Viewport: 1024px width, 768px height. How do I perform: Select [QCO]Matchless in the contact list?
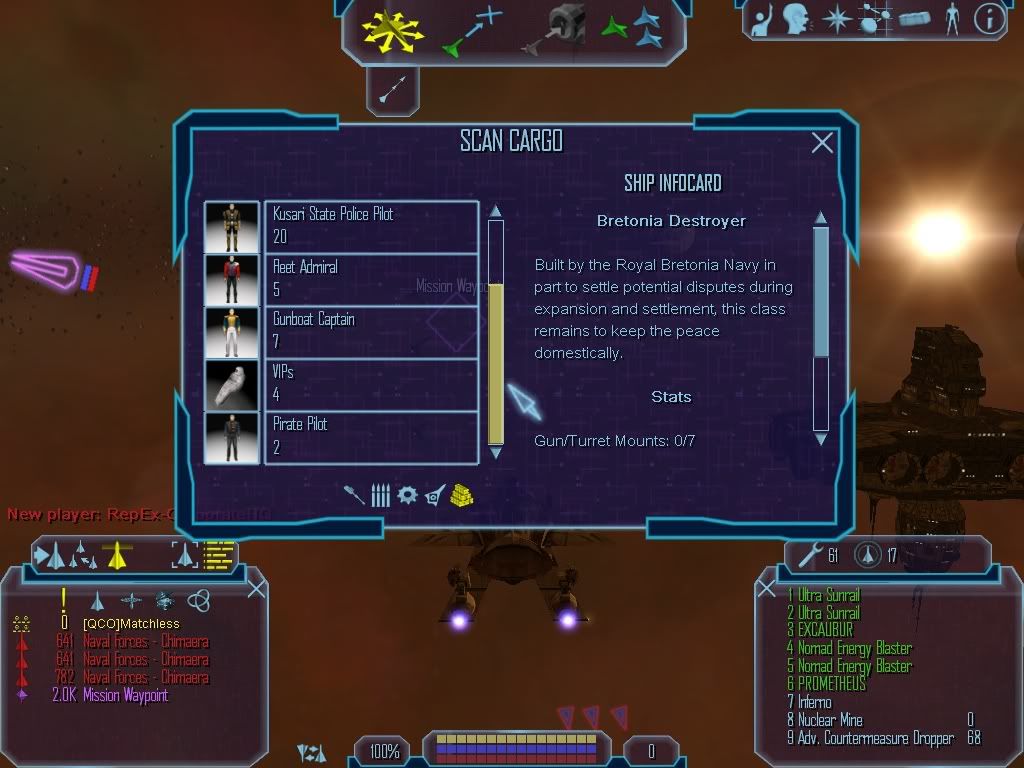click(131, 624)
